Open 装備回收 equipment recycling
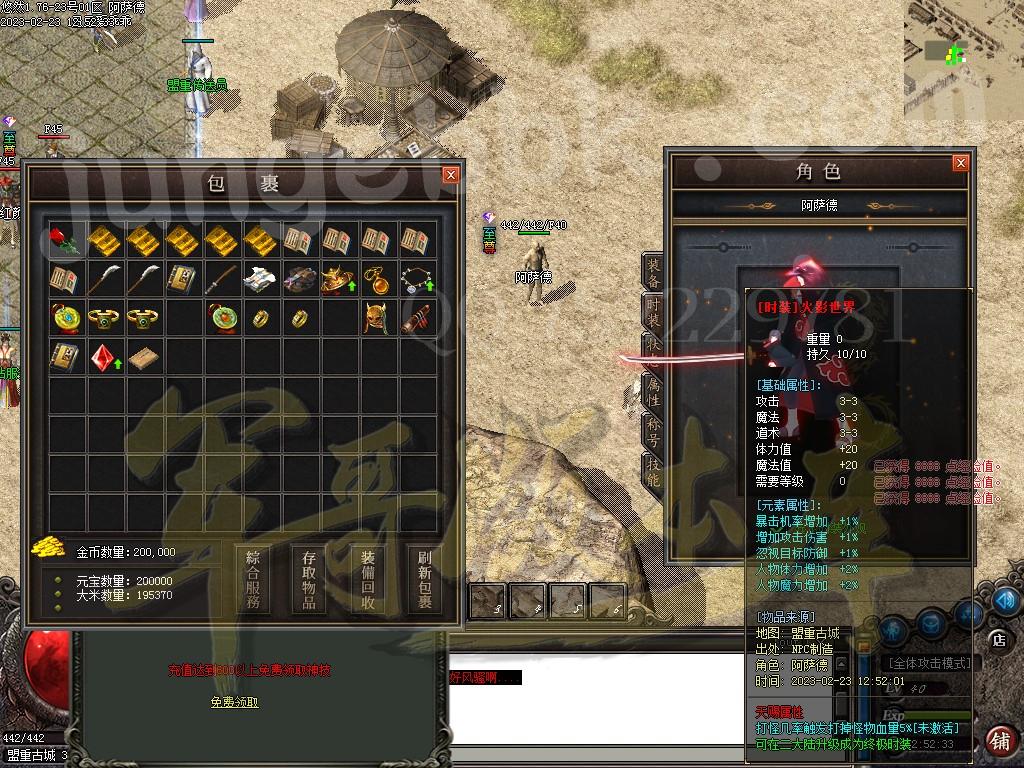The height and width of the screenshot is (768, 1024). [367, 579]
